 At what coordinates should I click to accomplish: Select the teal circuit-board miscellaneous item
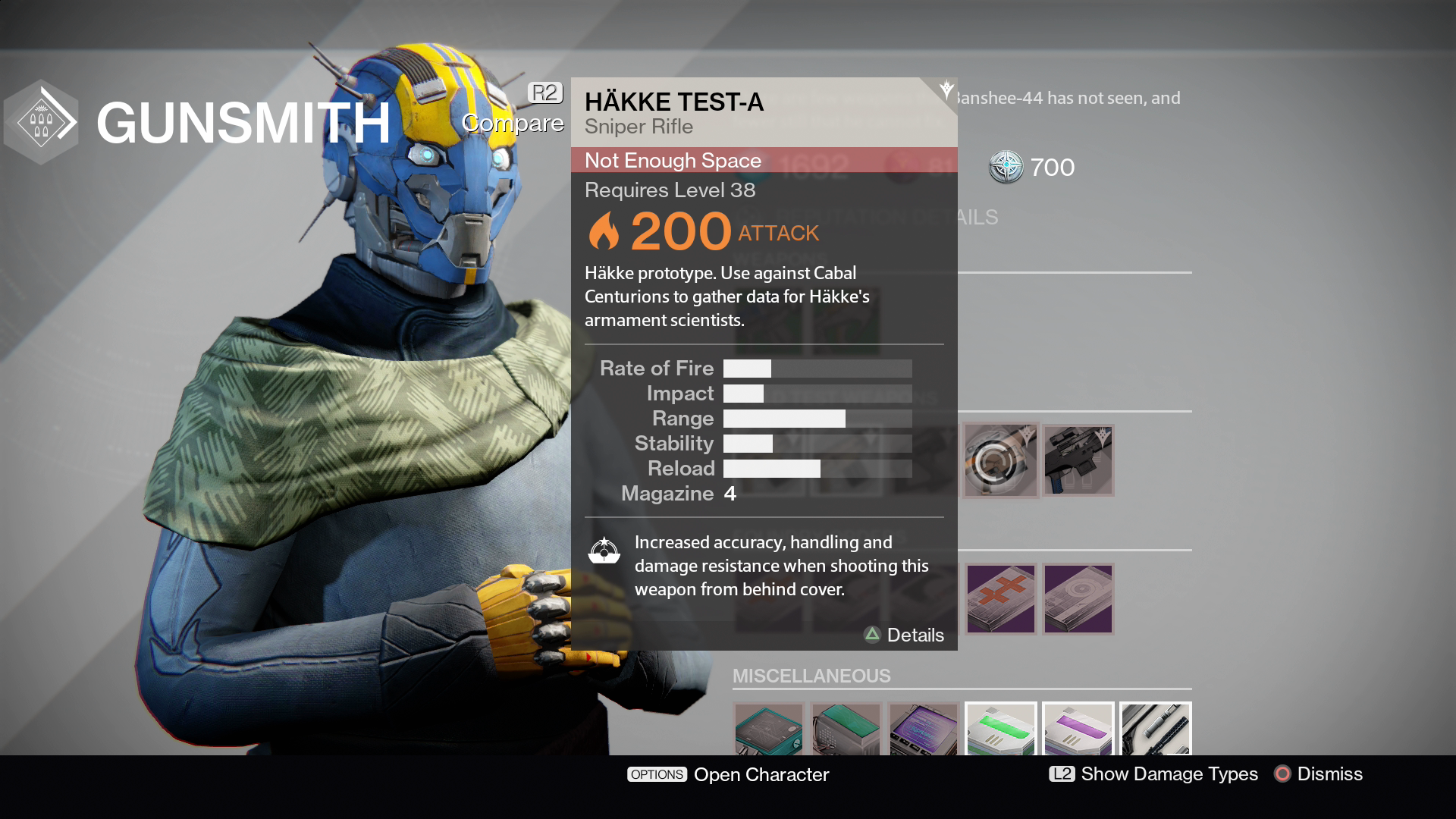769,730
